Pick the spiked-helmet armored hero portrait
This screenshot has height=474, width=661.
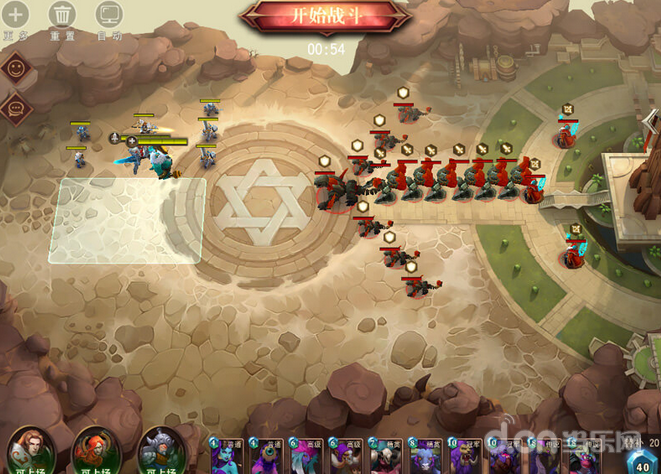[159, 452]
